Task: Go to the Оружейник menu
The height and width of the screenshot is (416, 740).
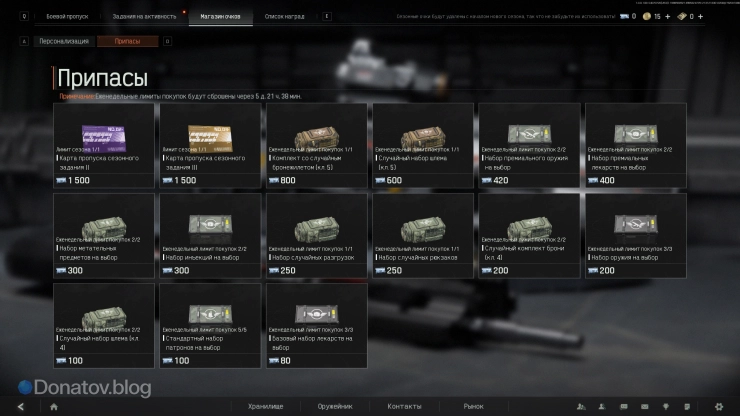Action: pyautogui.click(x=333, y=406)
